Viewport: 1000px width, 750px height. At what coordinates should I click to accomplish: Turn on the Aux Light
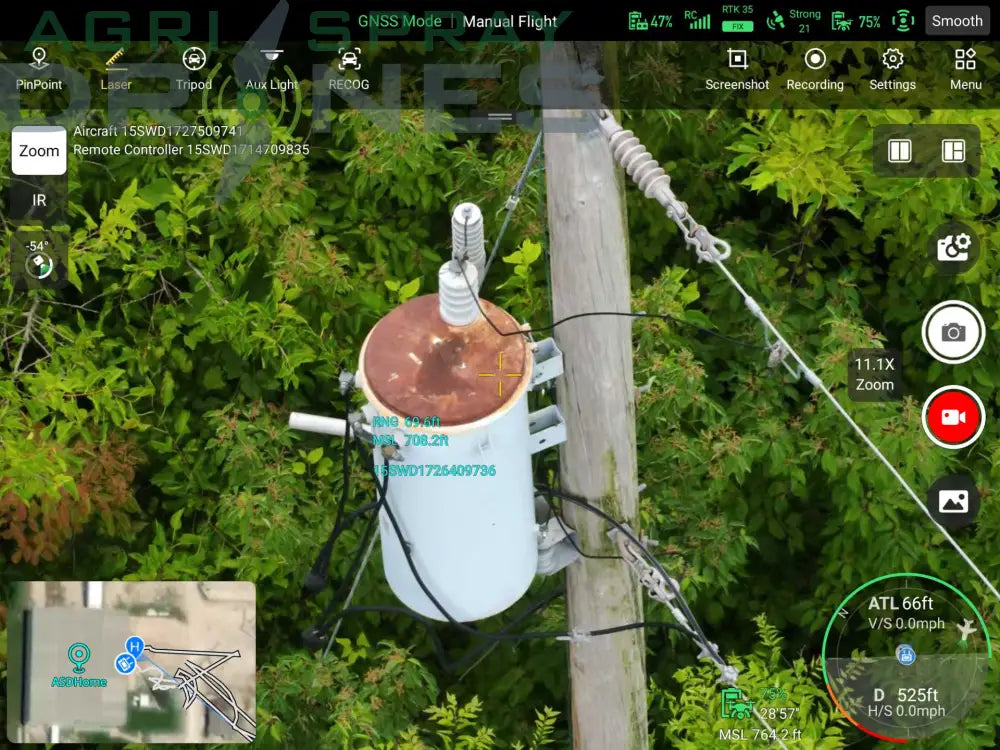click(271, 68)
